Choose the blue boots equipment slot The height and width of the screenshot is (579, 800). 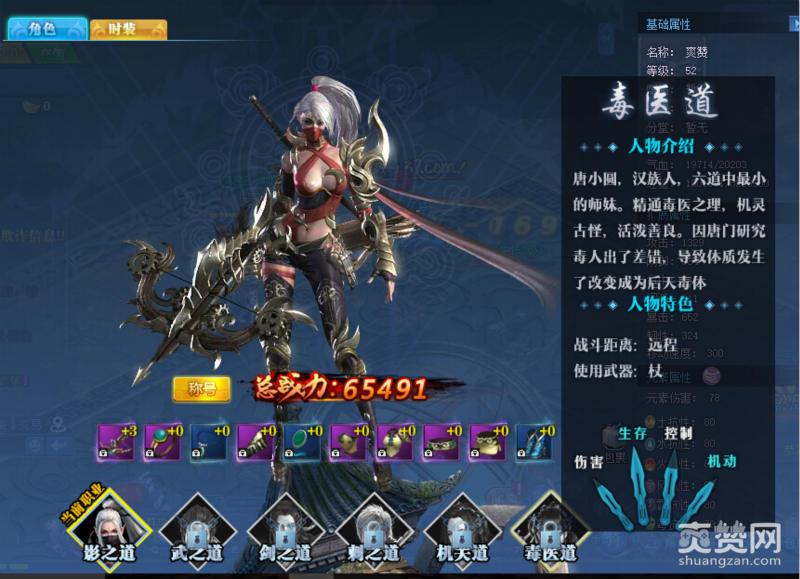(x=532, y=441)
